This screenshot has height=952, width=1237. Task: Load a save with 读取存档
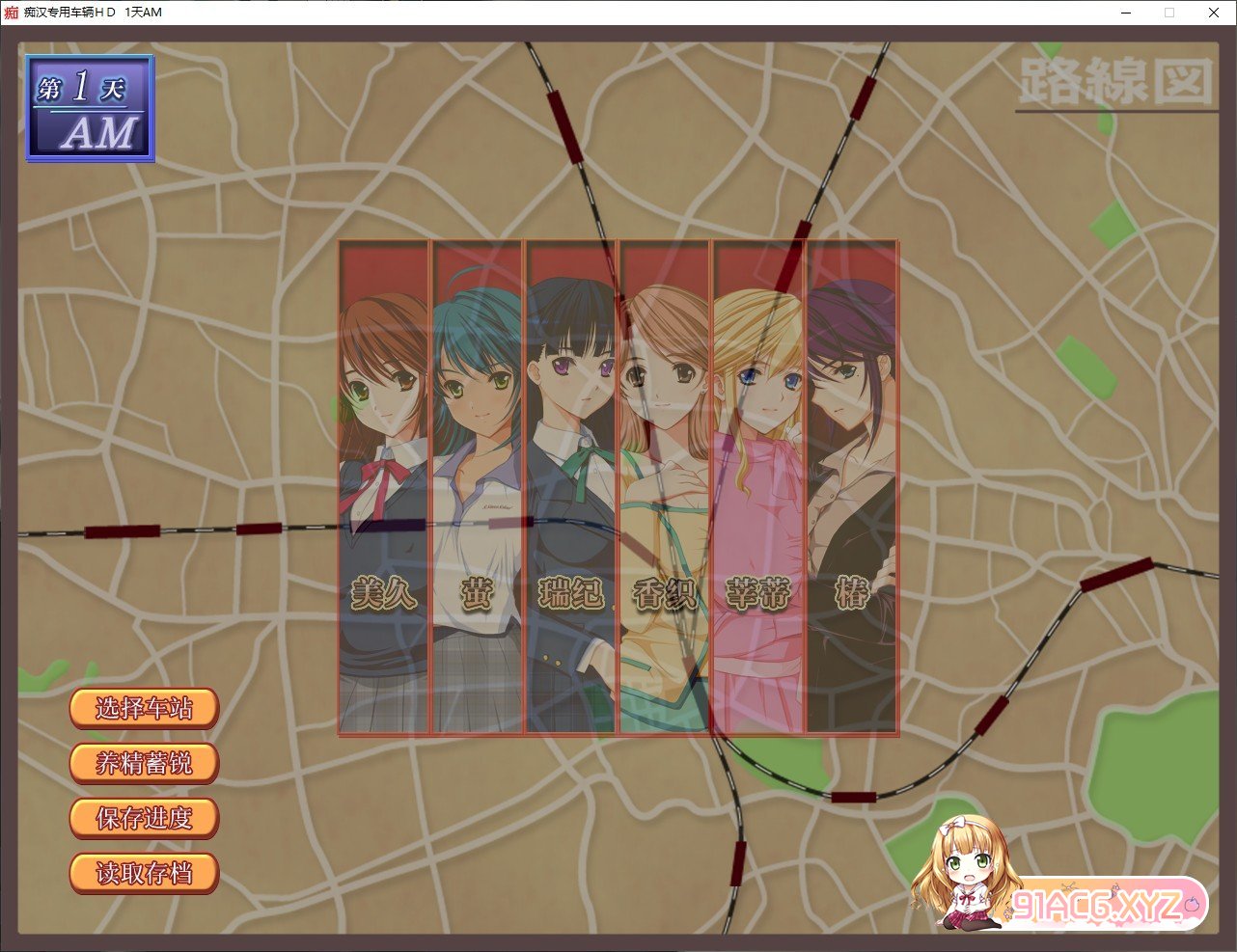click(x=144, y=874)
